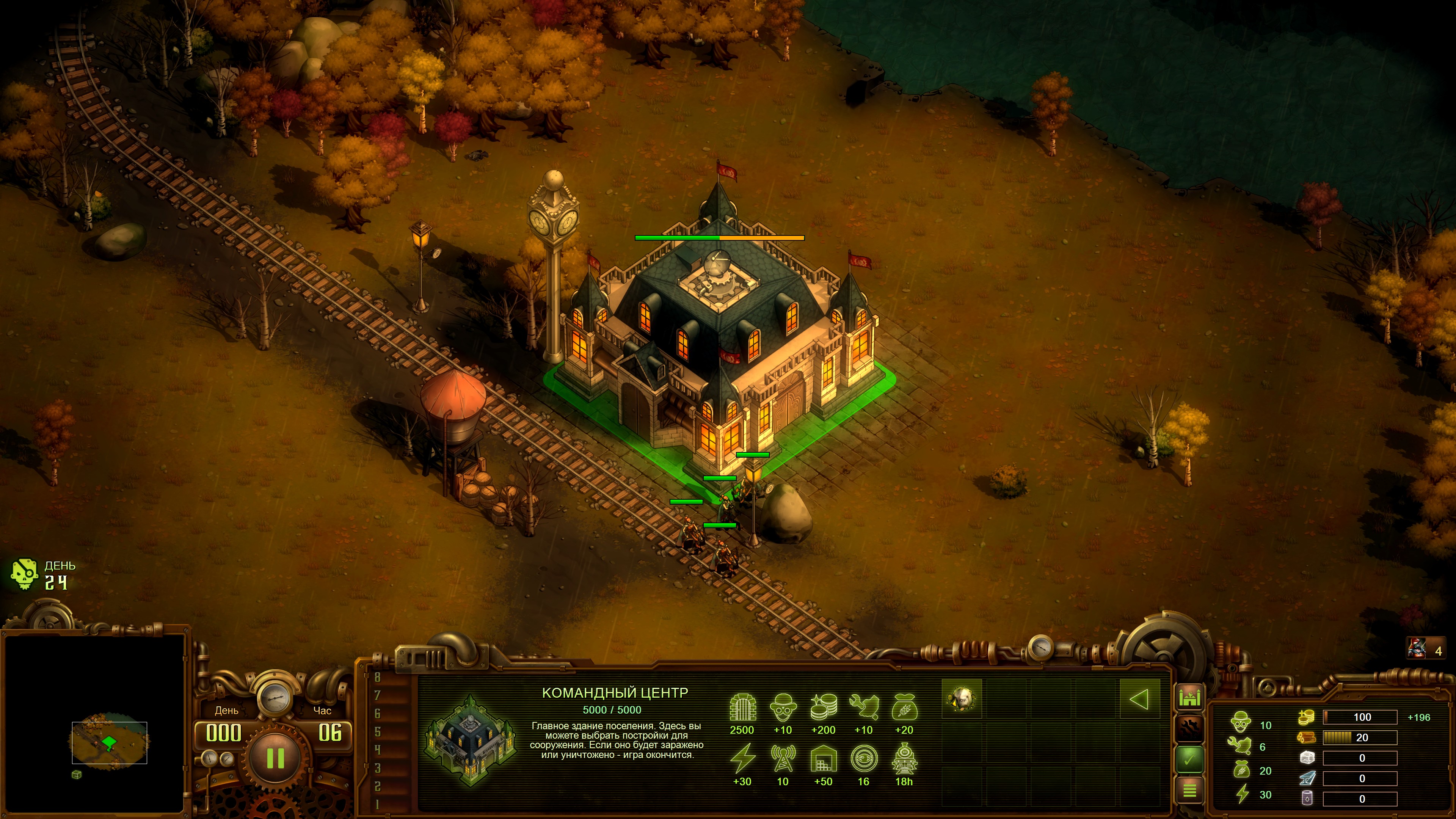Open the castle-icon colony buildings button
The height and width of the screenshot is (819, 1456).
coord(1189,698)
